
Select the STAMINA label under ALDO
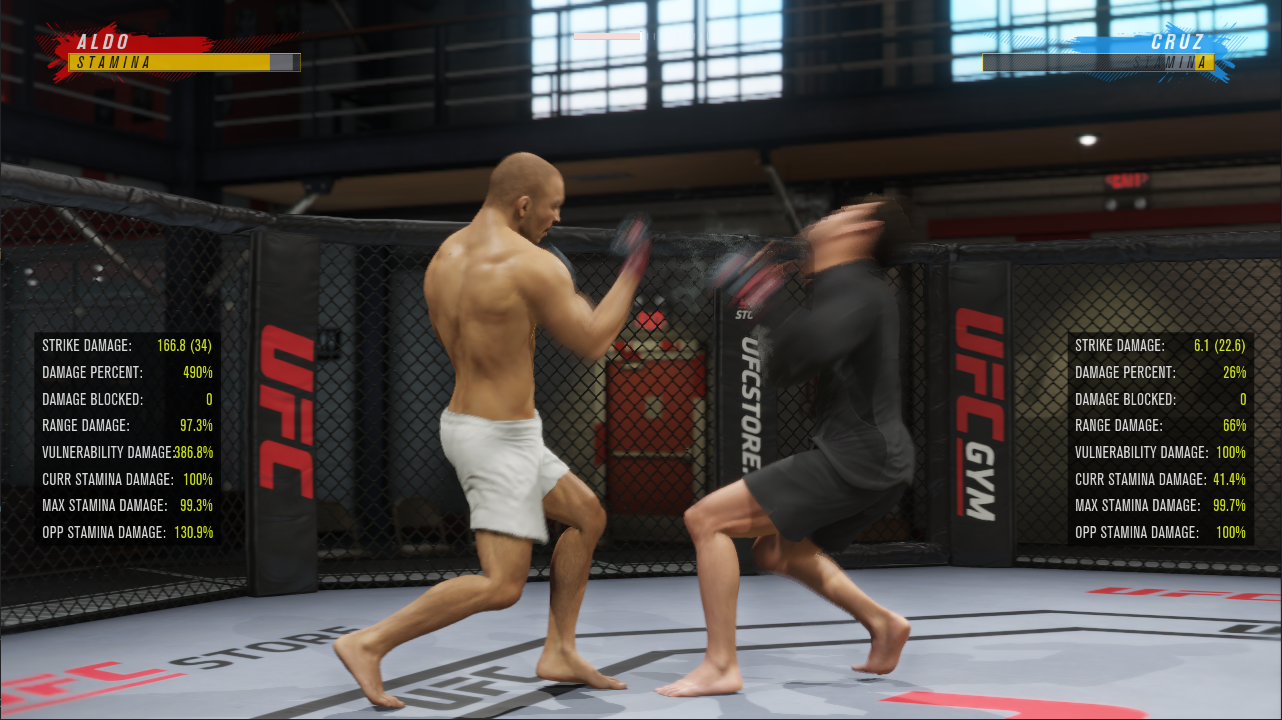(115, 62)
